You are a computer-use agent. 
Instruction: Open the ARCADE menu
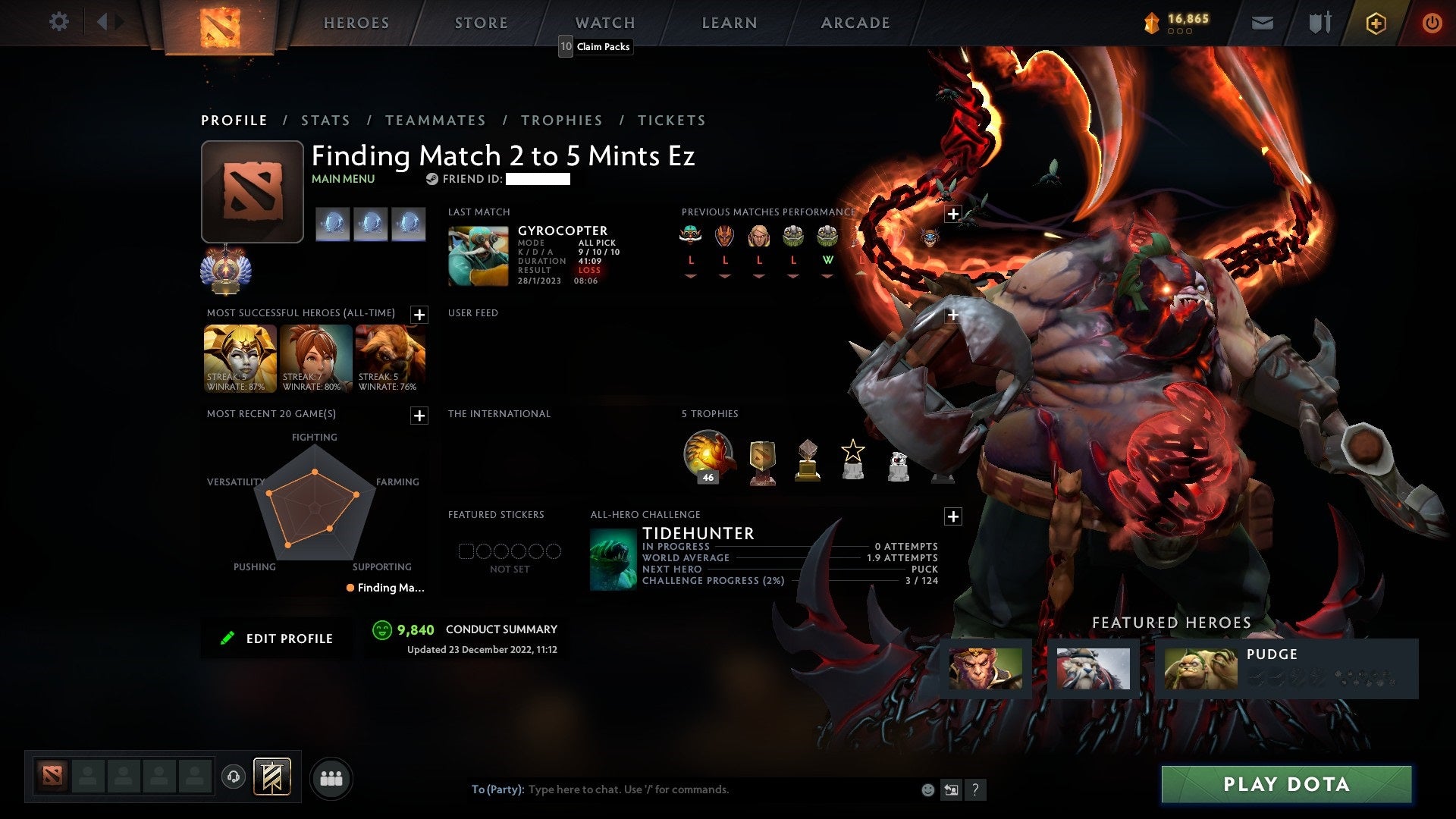point(855,23)
